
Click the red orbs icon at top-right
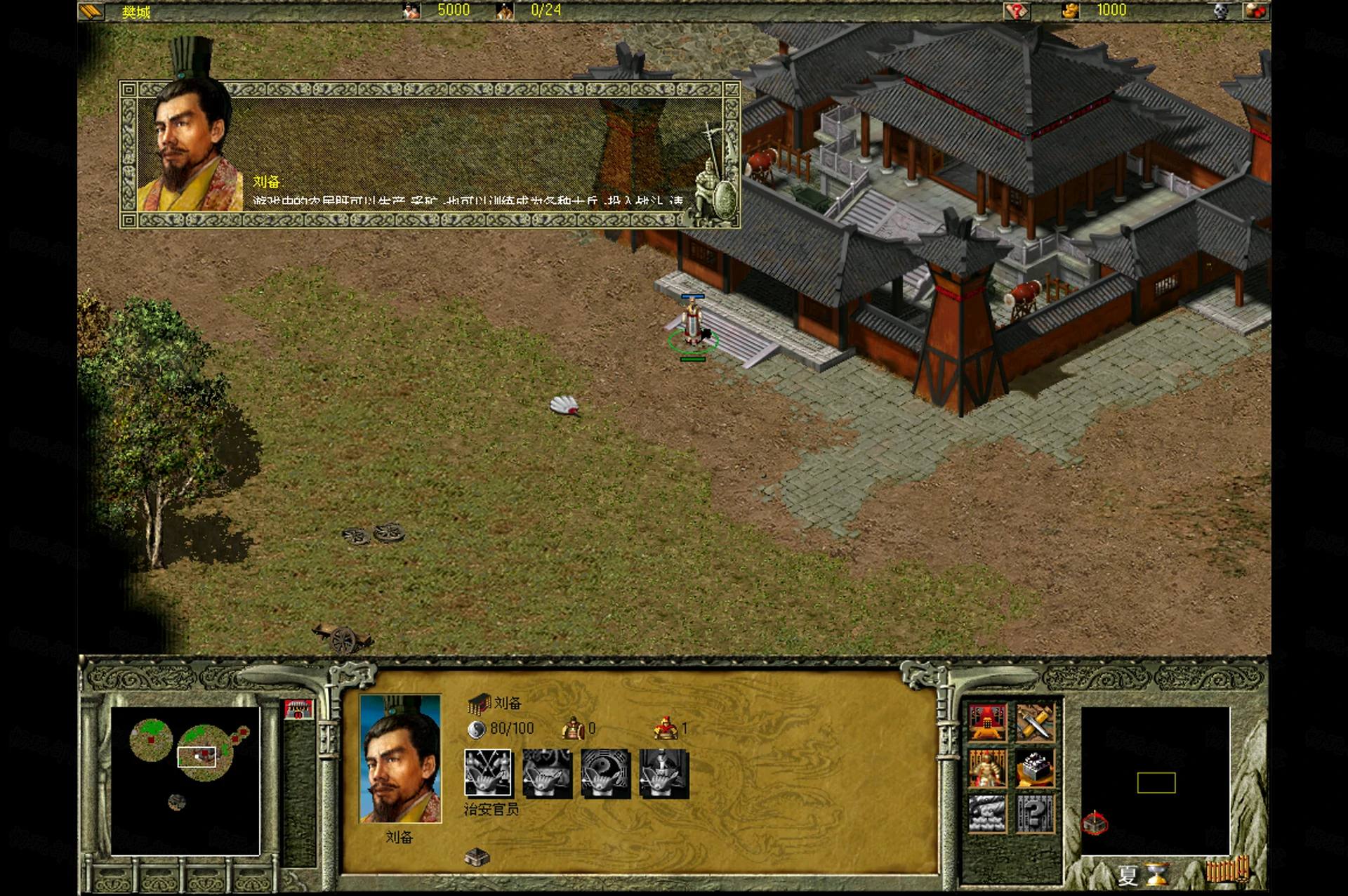(1255, 11)
